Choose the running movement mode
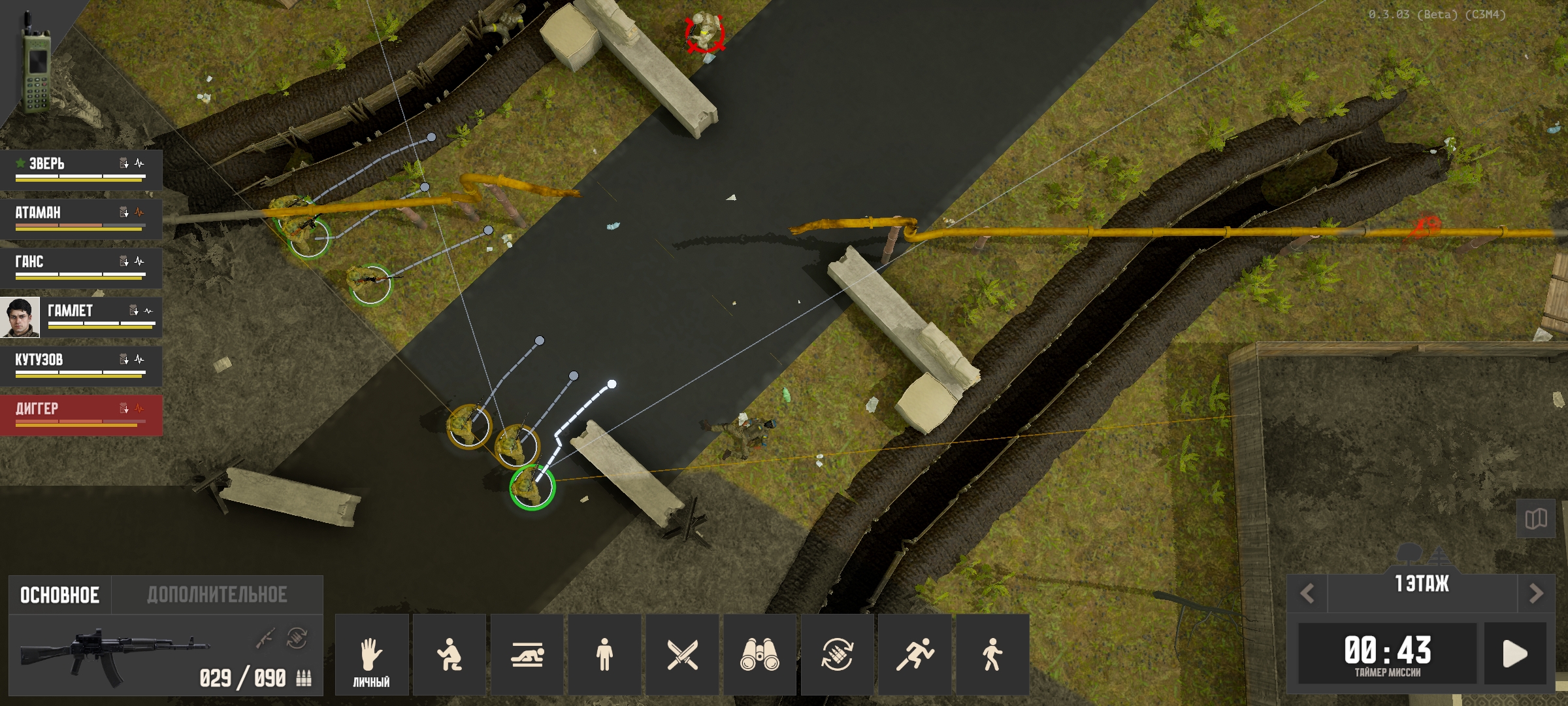Image resolution: width=1568 pixels, height=706 pixels. point(915,654)
